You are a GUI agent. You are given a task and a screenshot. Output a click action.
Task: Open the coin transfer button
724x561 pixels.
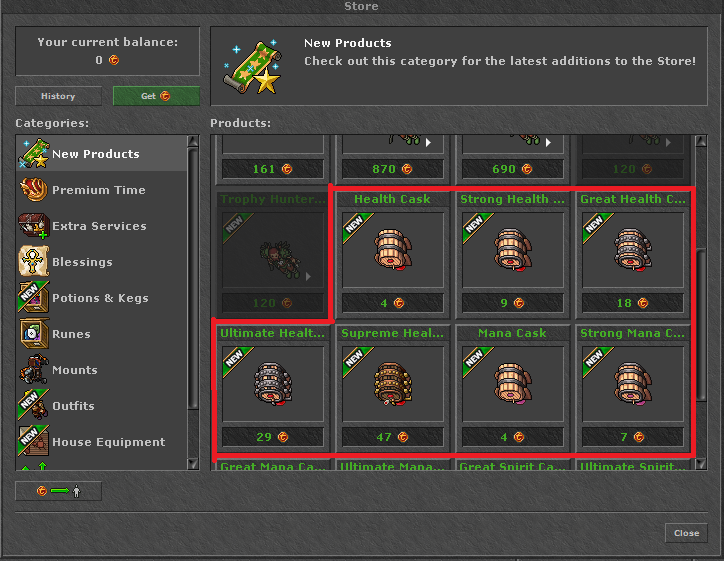pyautogui.click(x=58, y=491)
